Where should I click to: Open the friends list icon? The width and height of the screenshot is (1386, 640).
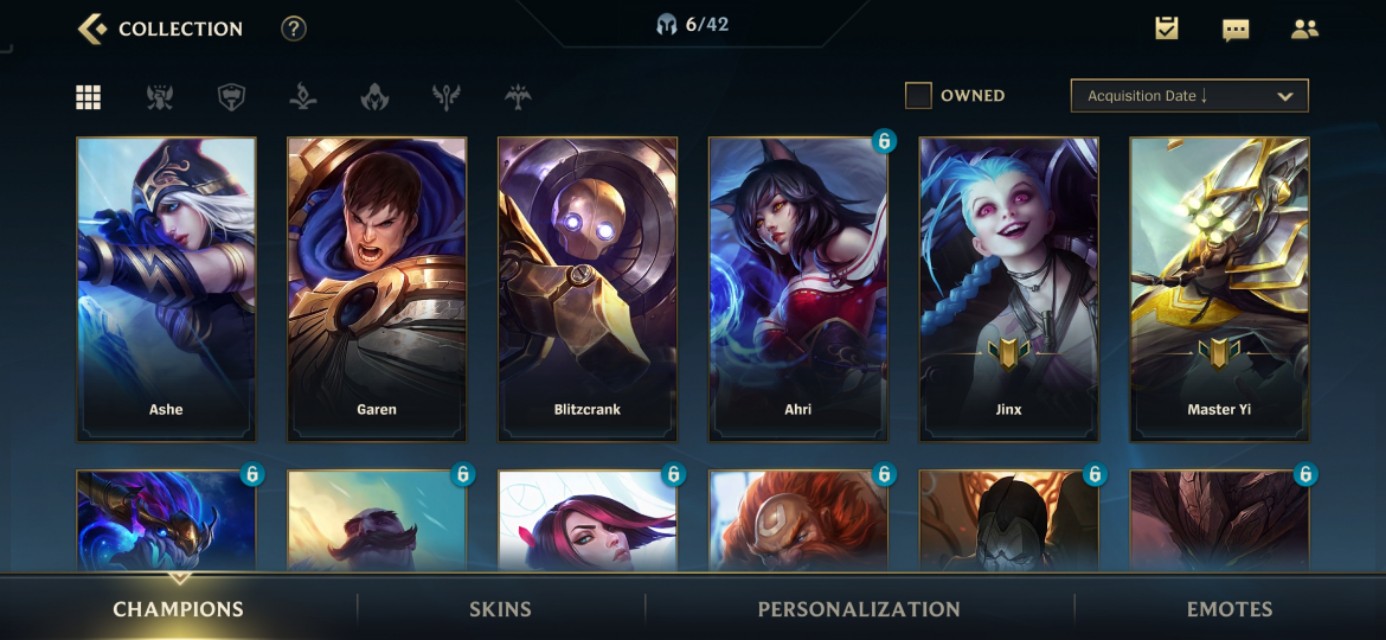tap(1304, 29)
